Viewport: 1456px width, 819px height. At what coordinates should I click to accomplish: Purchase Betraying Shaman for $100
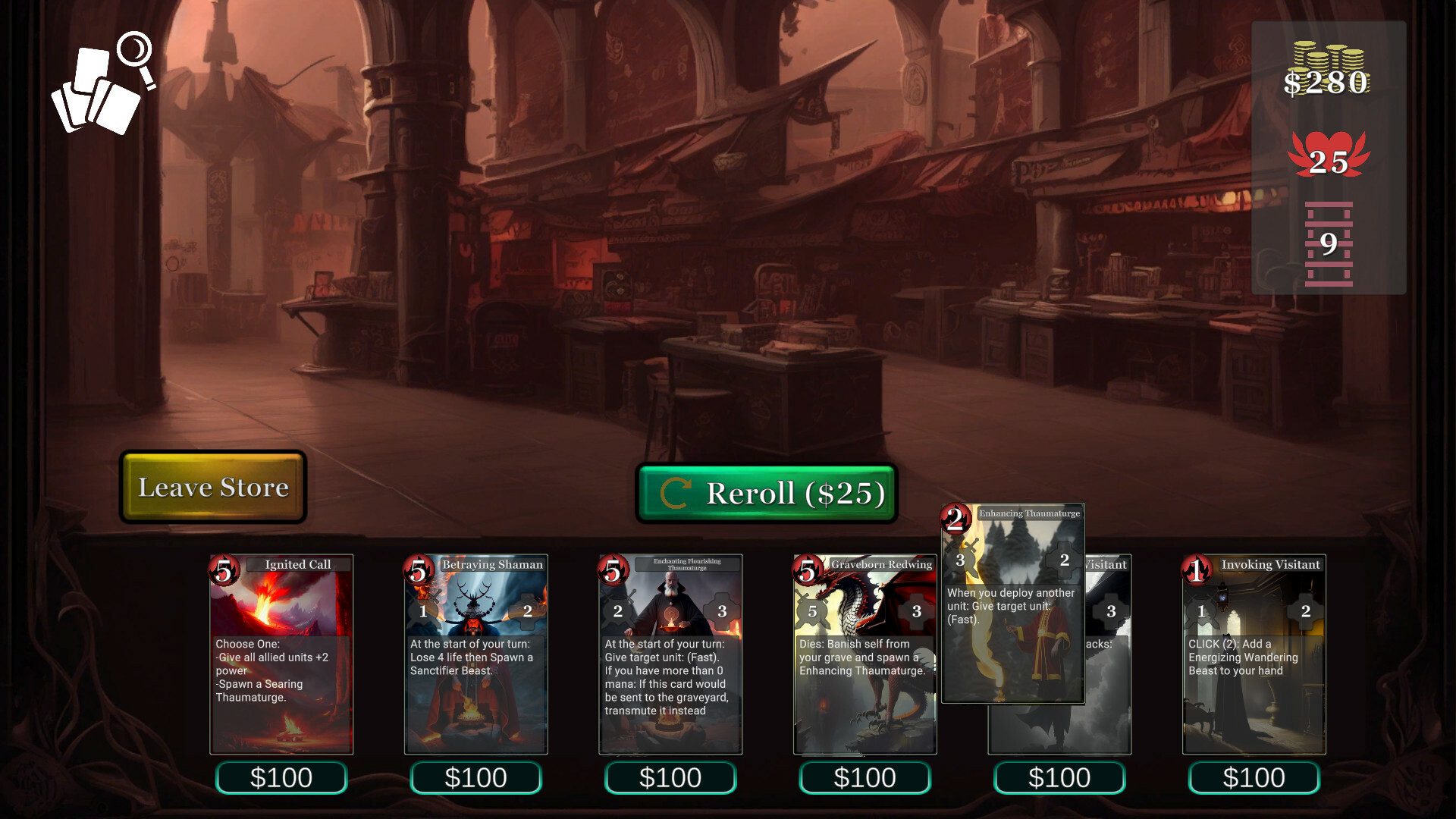[475, 777]
